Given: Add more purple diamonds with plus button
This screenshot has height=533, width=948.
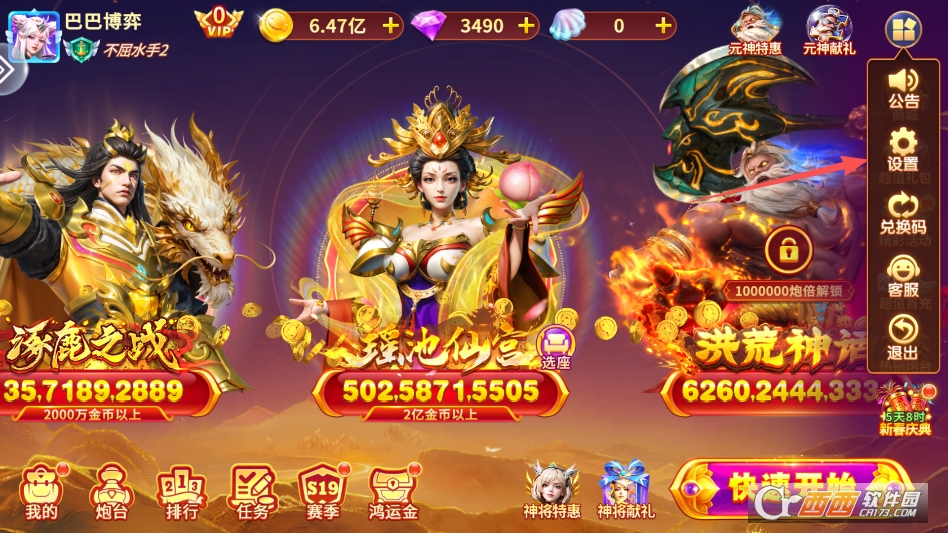Looking at the screenshot, I should 526,25.
